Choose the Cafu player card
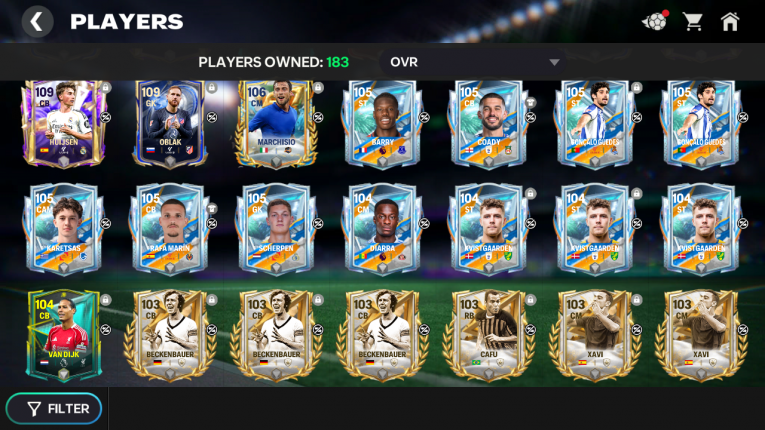Viewport: 765px width, 430px height. click(x=489, y=334)
